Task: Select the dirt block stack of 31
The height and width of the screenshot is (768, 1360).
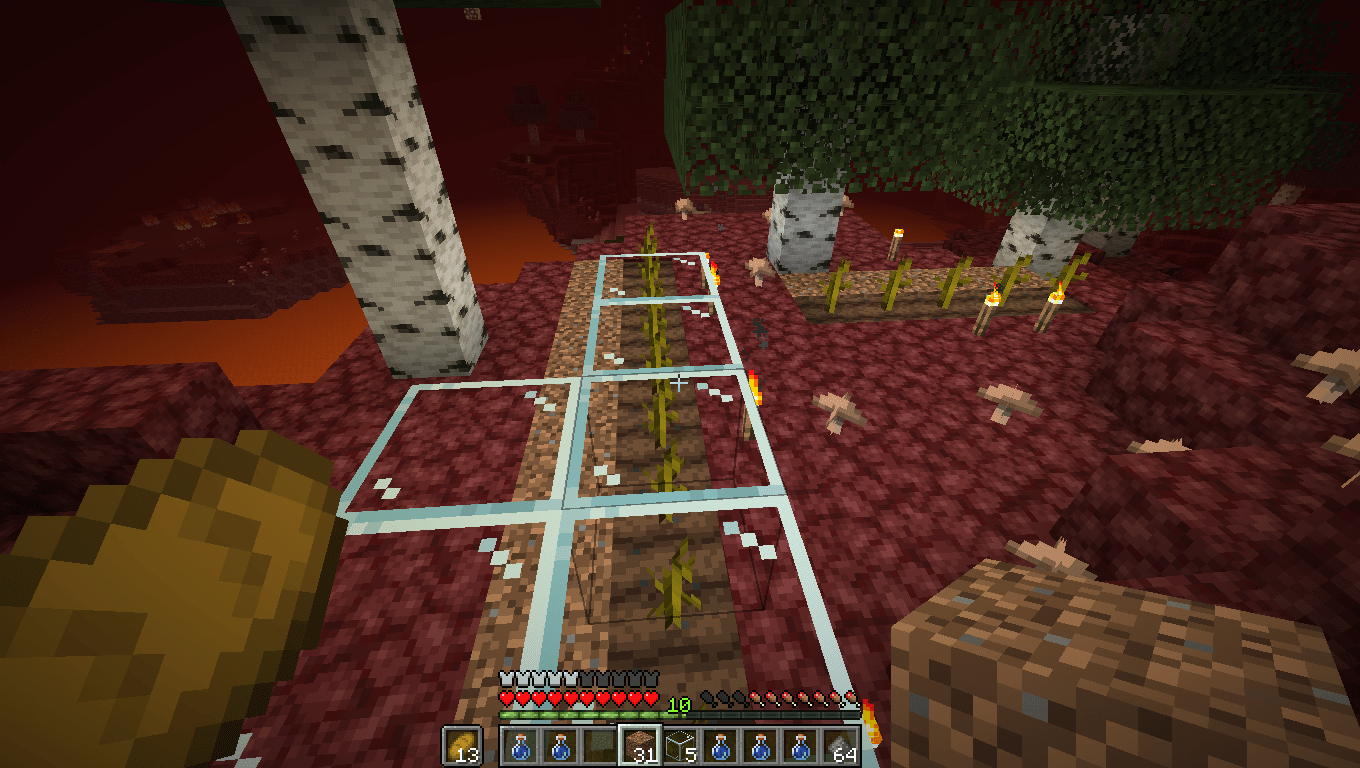Action: pyautogui.click(x=640, y=744)
